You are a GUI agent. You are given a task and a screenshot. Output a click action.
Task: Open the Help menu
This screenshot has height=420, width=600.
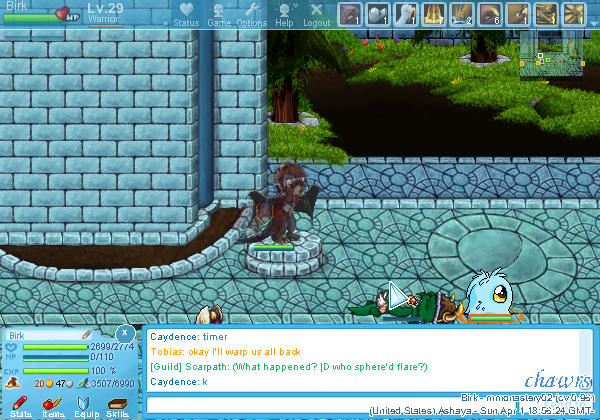(x=284, y=14)
